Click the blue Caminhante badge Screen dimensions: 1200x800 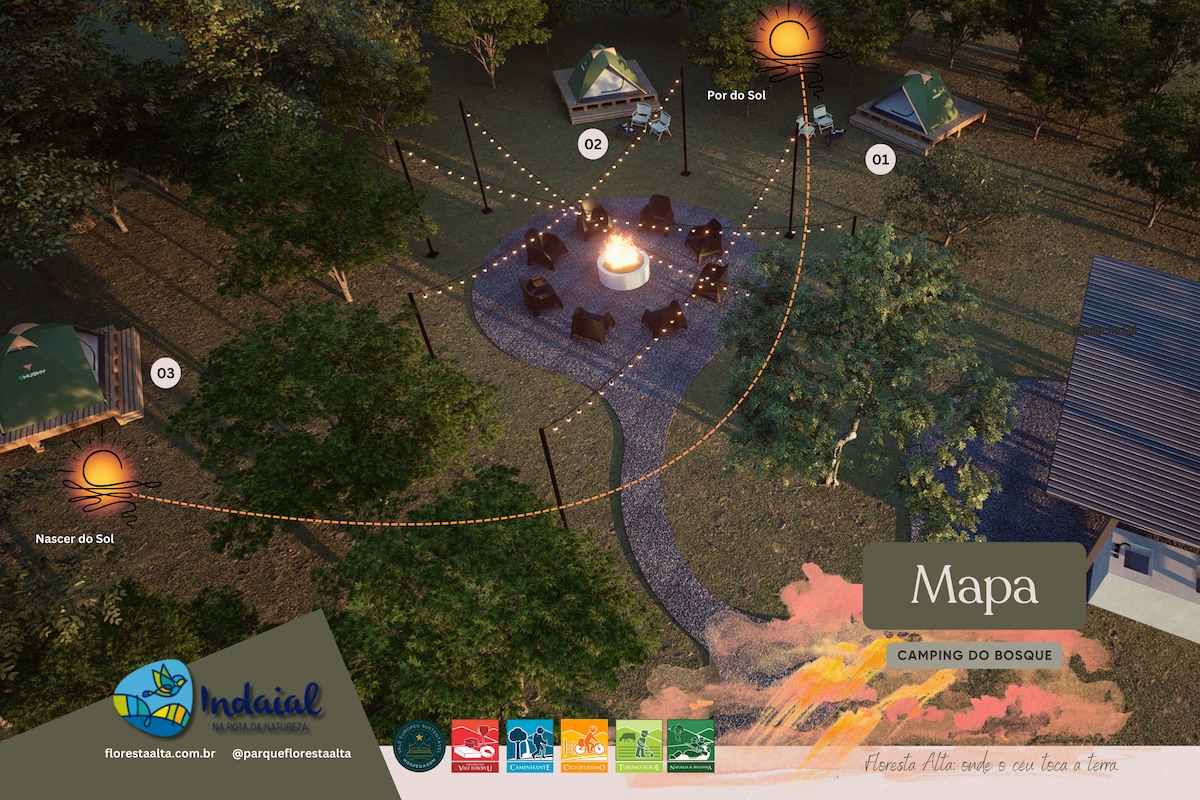click(x=529, y=746)
